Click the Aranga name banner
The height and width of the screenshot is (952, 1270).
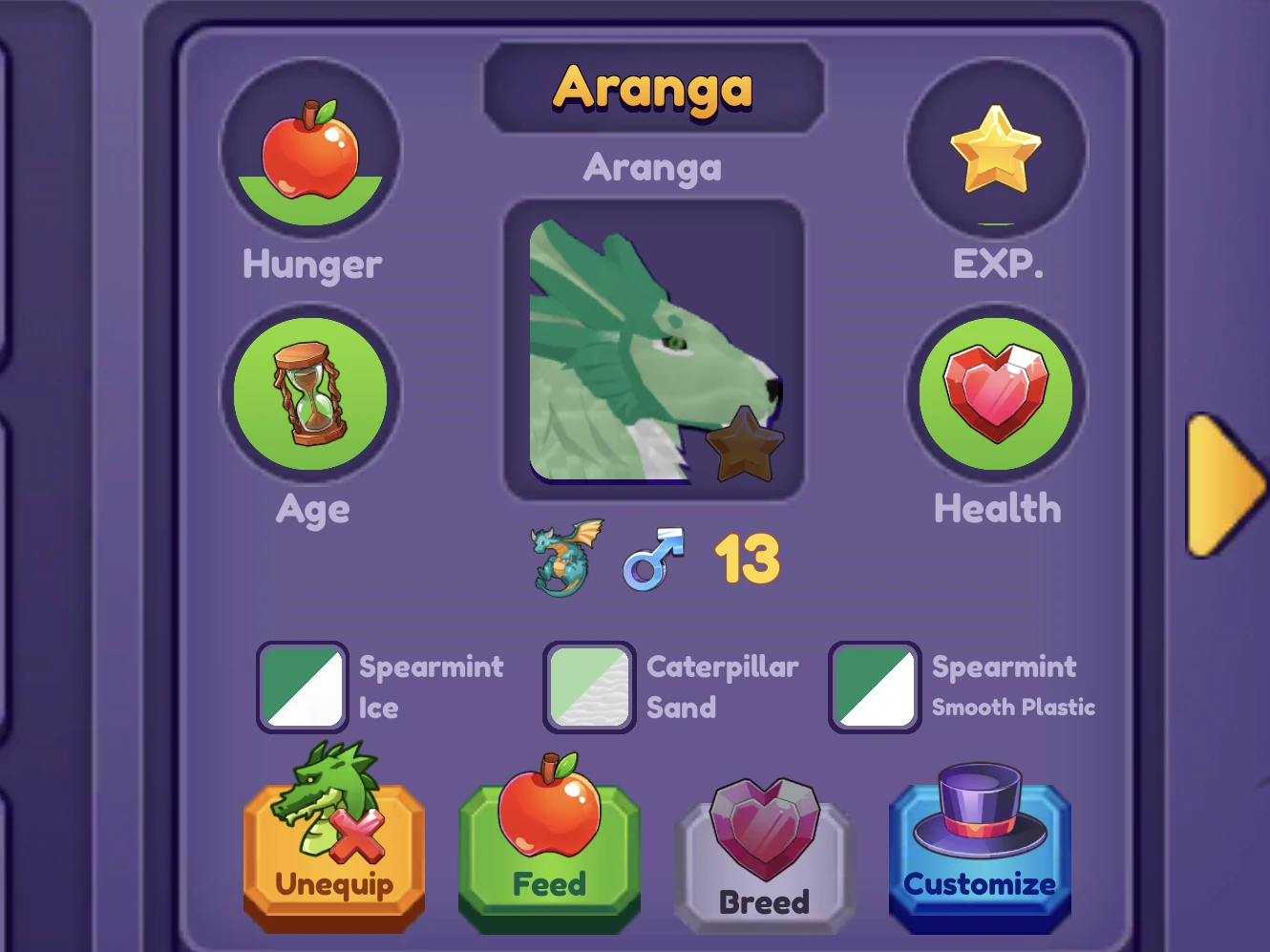(653, 89)
